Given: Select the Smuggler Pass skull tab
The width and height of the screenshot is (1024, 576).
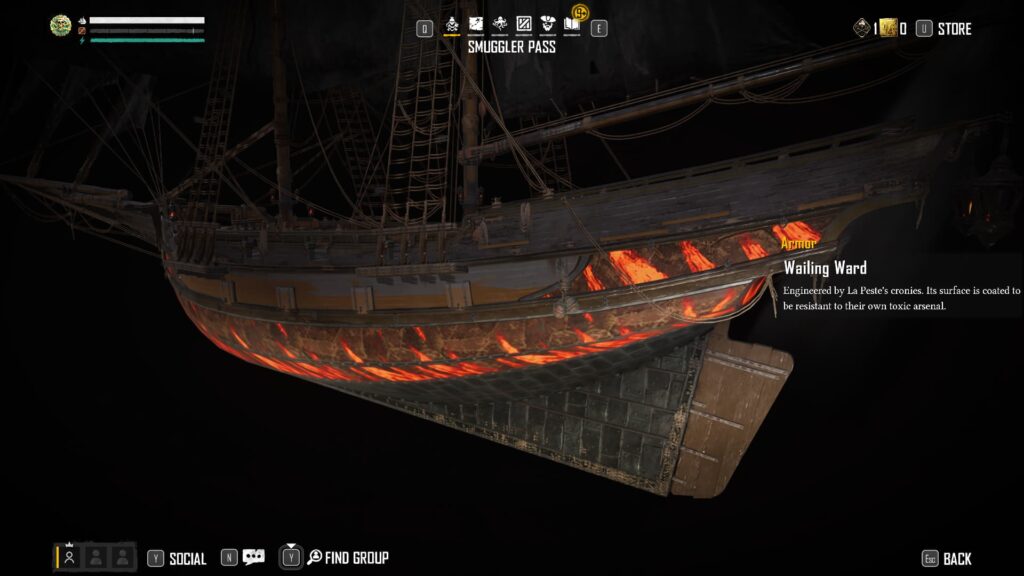Looking at the screenshot, I should pyautogui.click(x=451, y=25).
